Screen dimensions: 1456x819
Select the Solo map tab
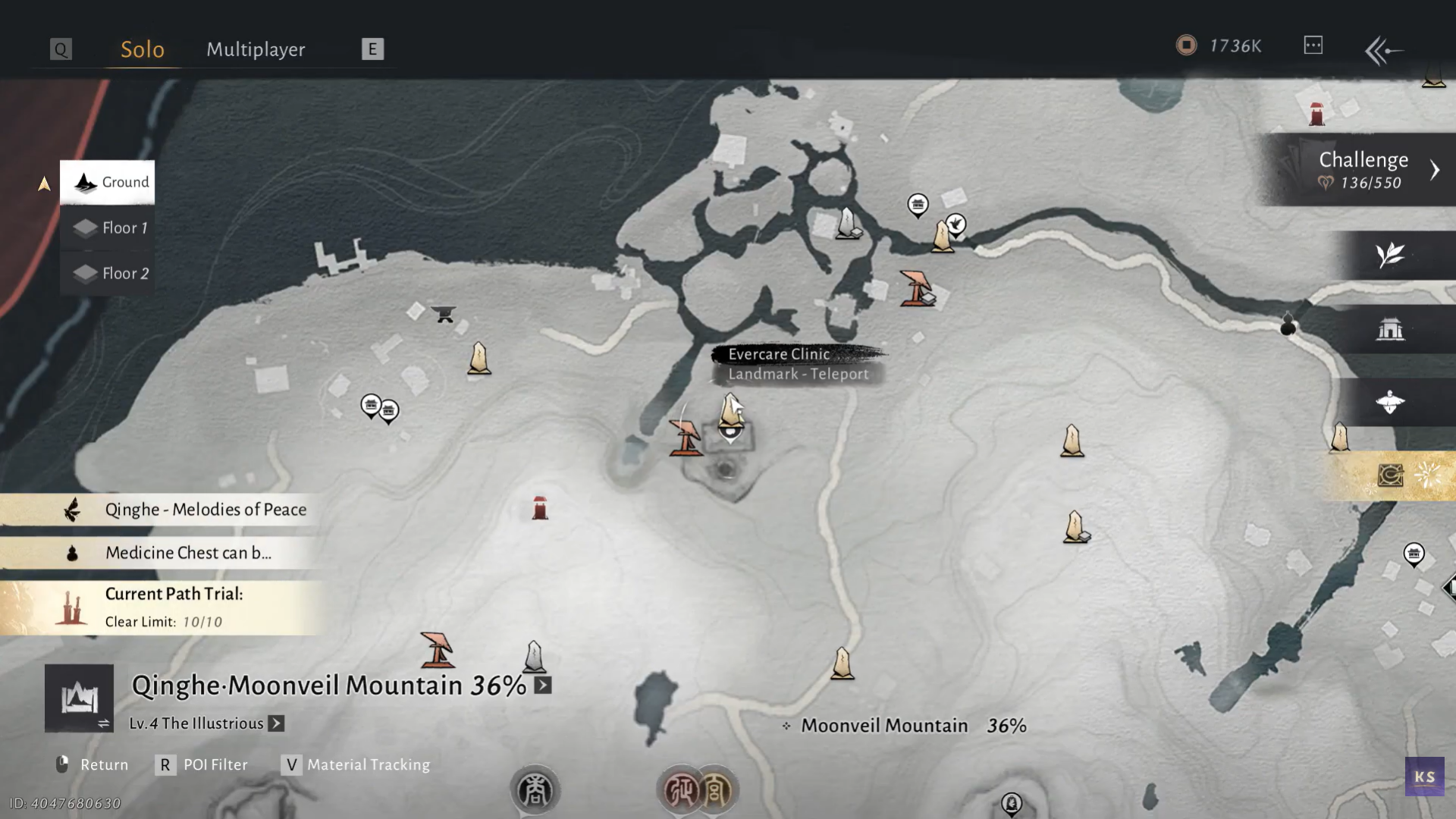point(143,49)
